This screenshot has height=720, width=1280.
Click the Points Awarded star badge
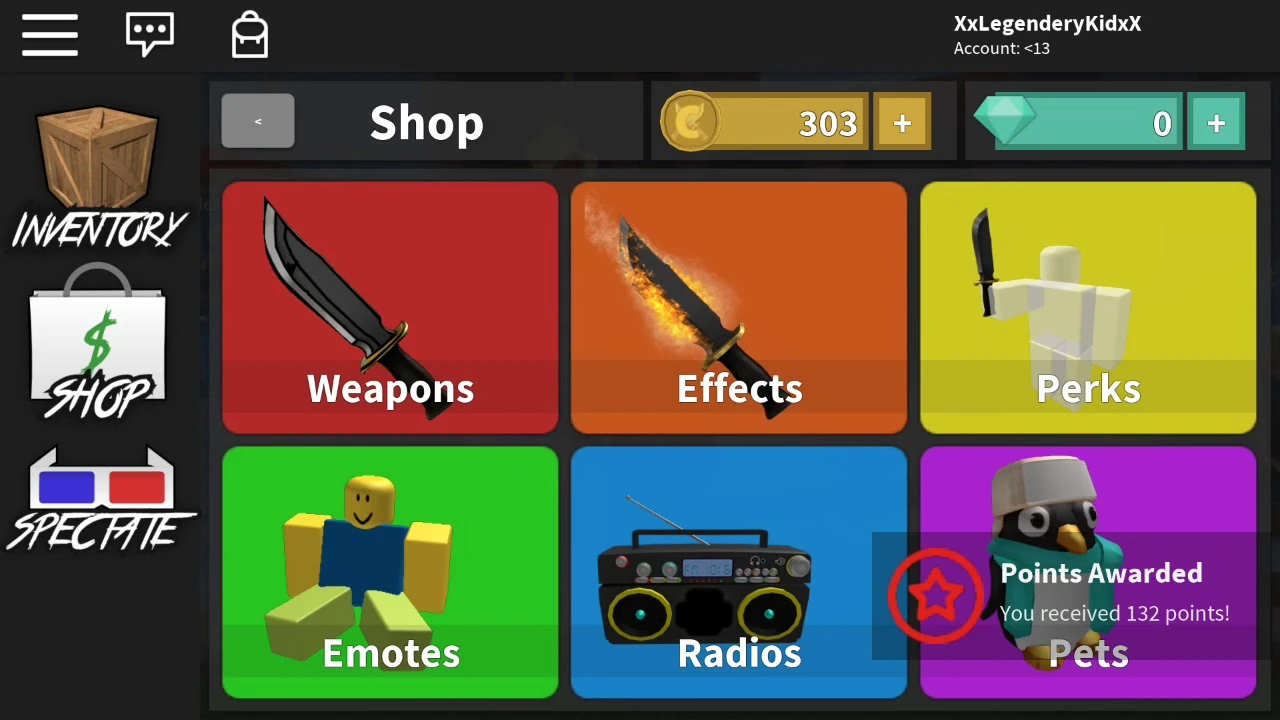click(x=937, y=595)
